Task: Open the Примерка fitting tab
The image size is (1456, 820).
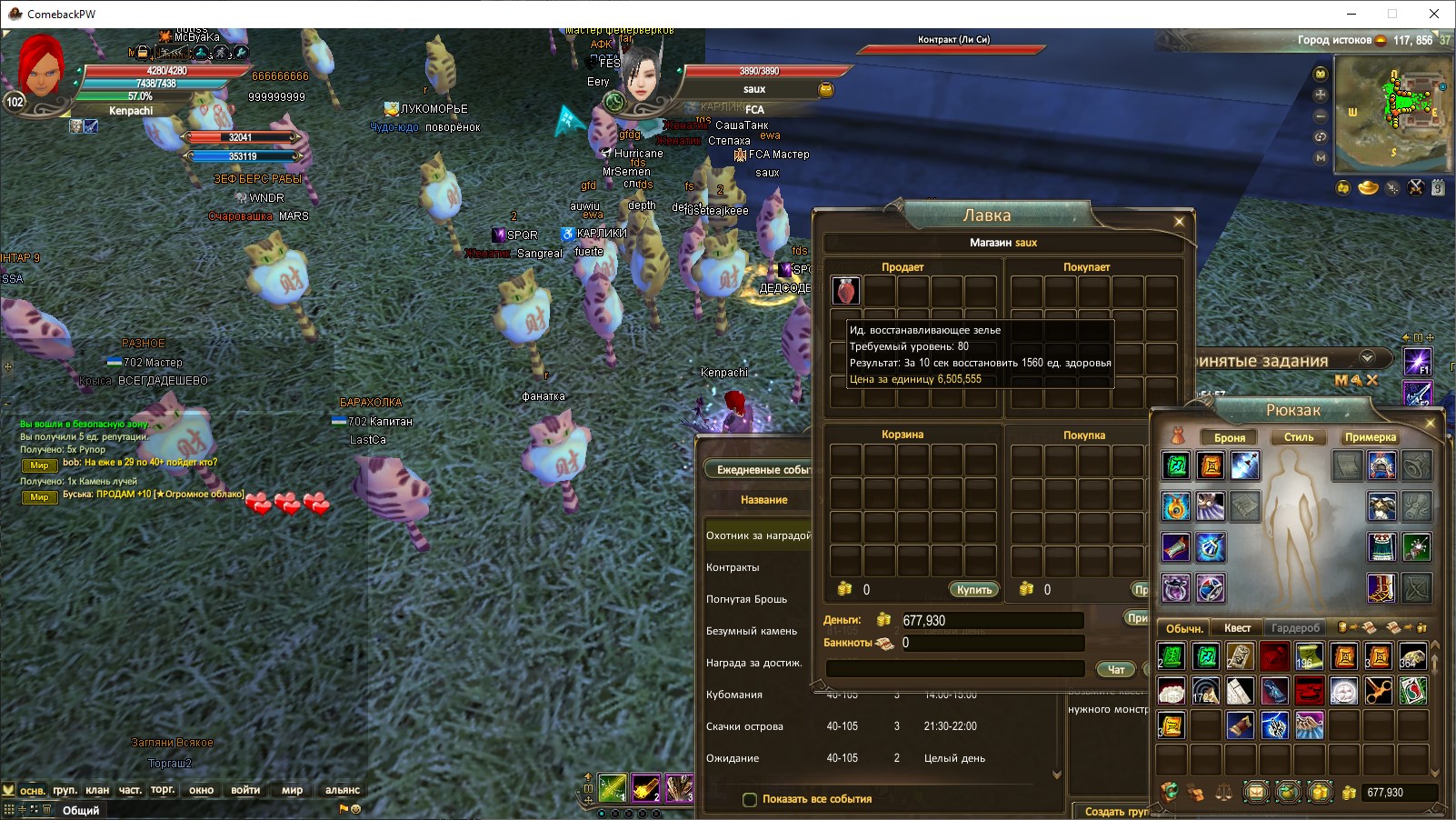Action: [1371, 437]
